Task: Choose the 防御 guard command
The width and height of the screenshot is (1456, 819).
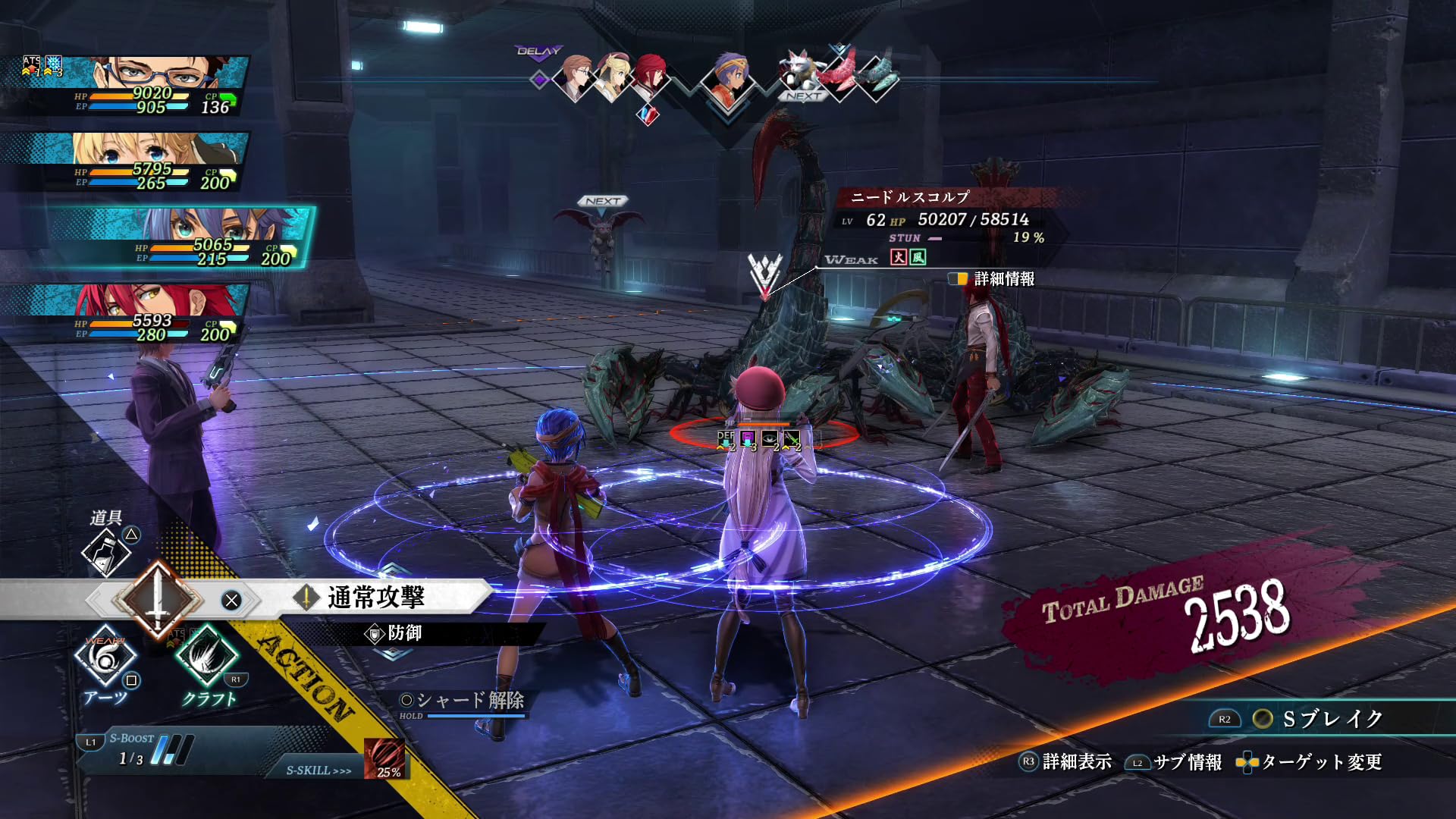Action: pyautogui.click(x=403, y=633)
